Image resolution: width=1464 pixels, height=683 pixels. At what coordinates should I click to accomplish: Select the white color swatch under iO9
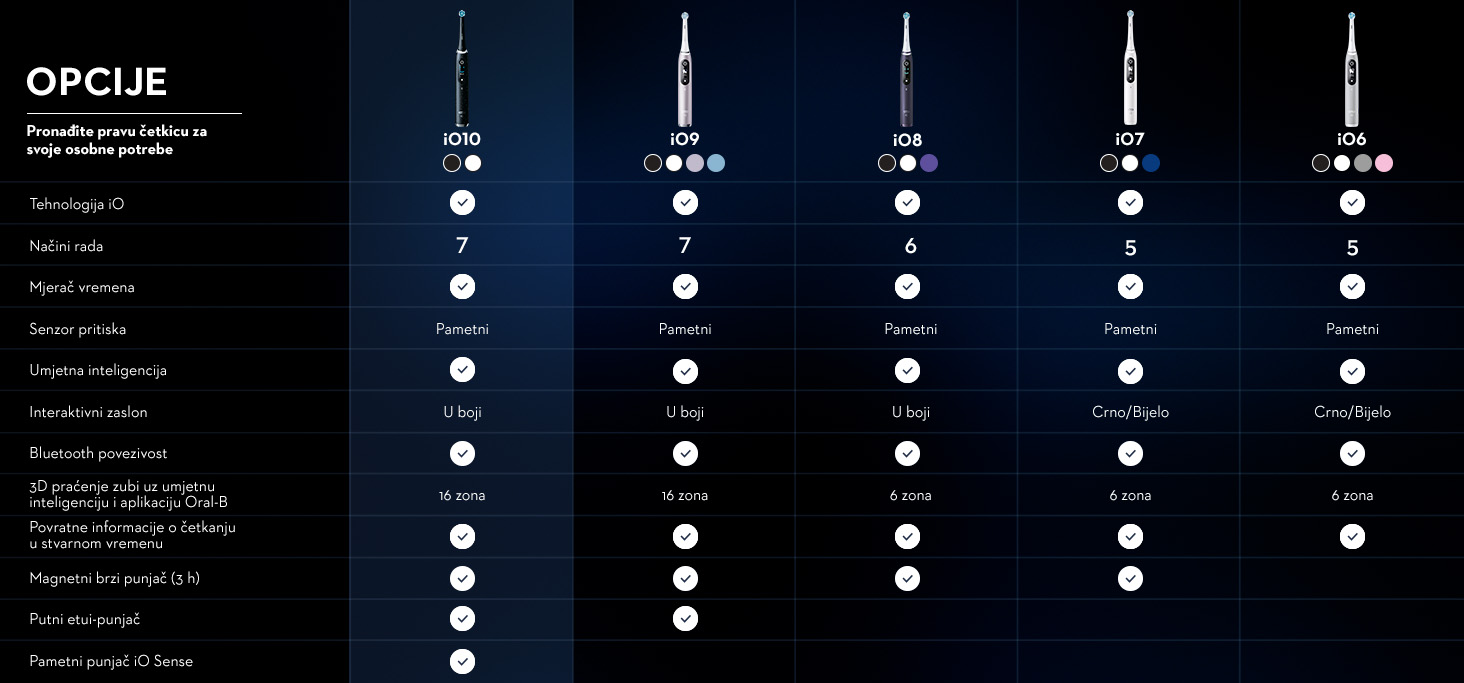click(674, 163)
